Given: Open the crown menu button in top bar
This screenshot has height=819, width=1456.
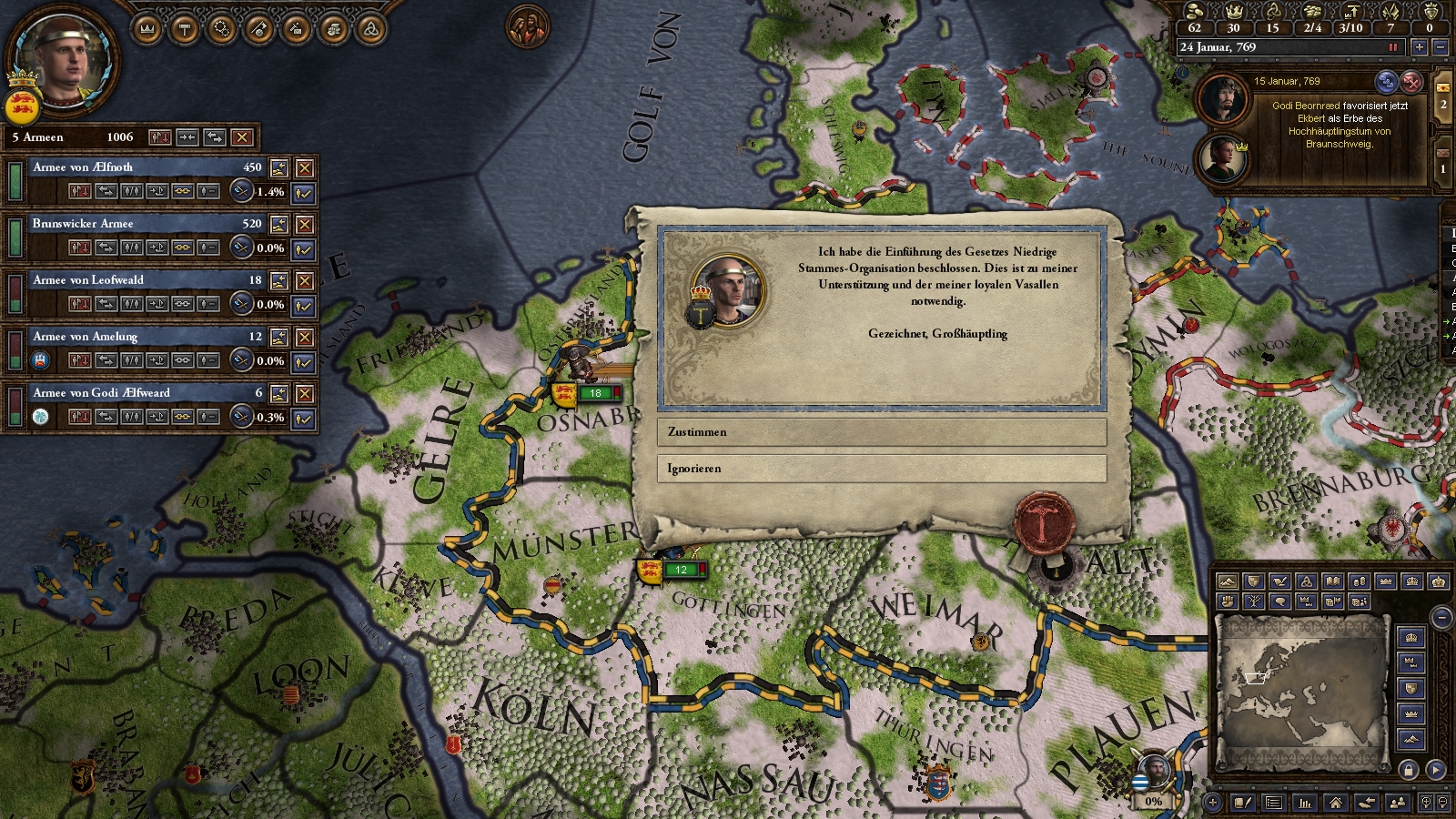Looking at the screenshot, I should tap(147, 30).
